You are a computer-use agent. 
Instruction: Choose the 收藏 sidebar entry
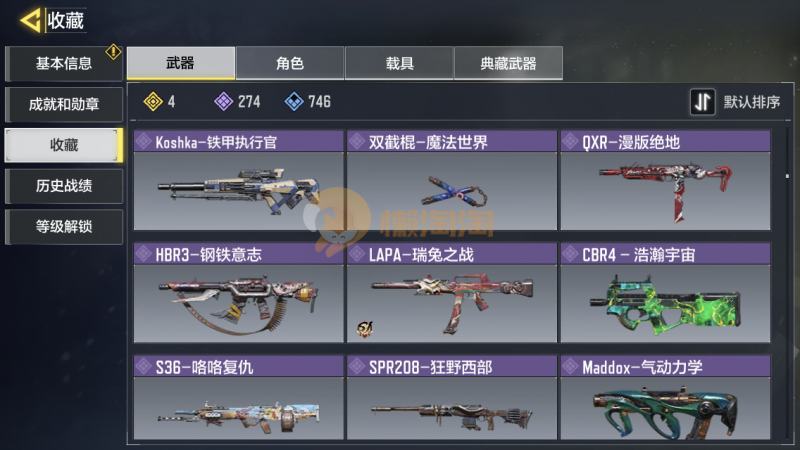coord(64,145)
